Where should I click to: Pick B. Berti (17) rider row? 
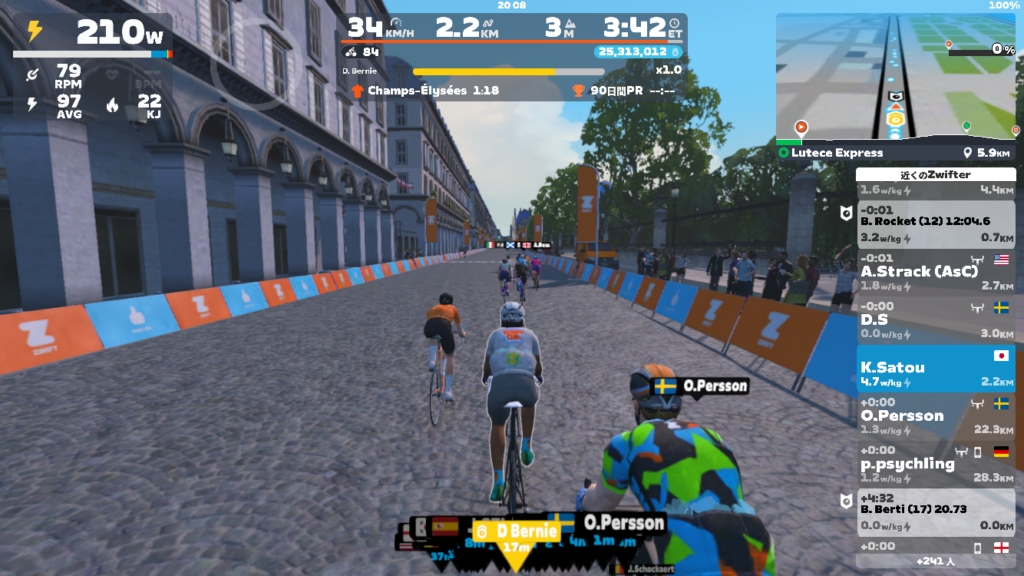tap(935, 513)
